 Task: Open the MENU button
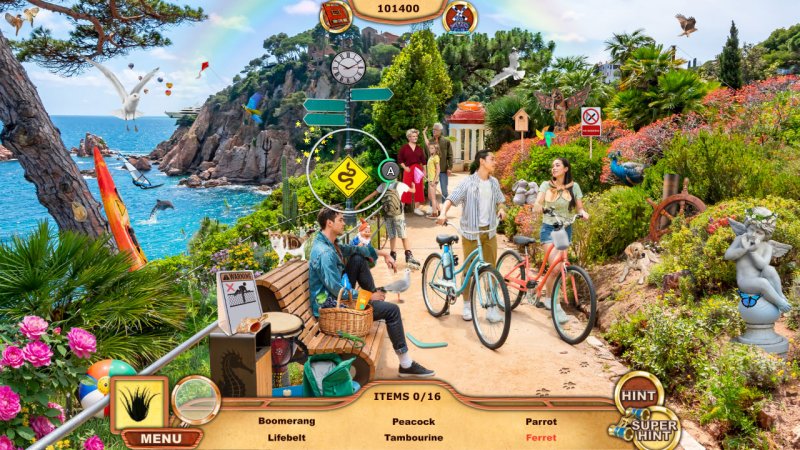pyautogui.click(x=161, y=438)
